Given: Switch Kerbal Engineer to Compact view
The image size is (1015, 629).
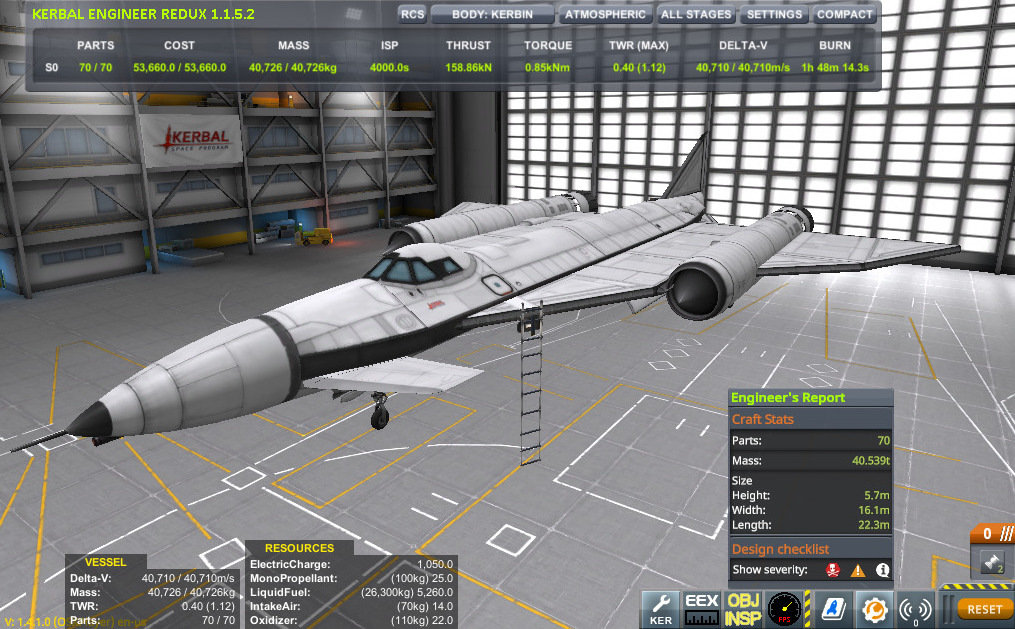Looking at the screenshot, I should pos(845,15).
